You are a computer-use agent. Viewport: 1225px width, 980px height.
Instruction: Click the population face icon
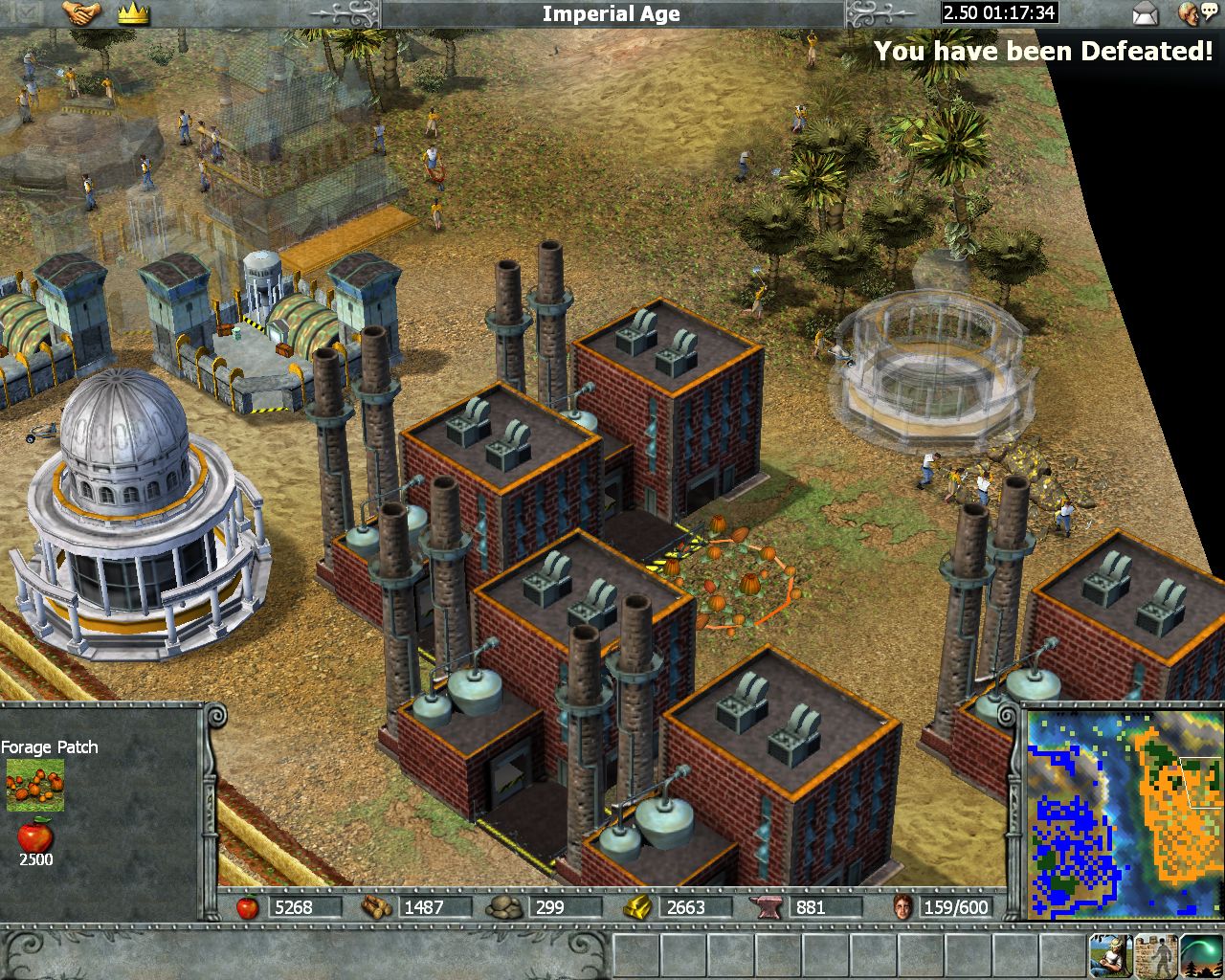(902, 906)
